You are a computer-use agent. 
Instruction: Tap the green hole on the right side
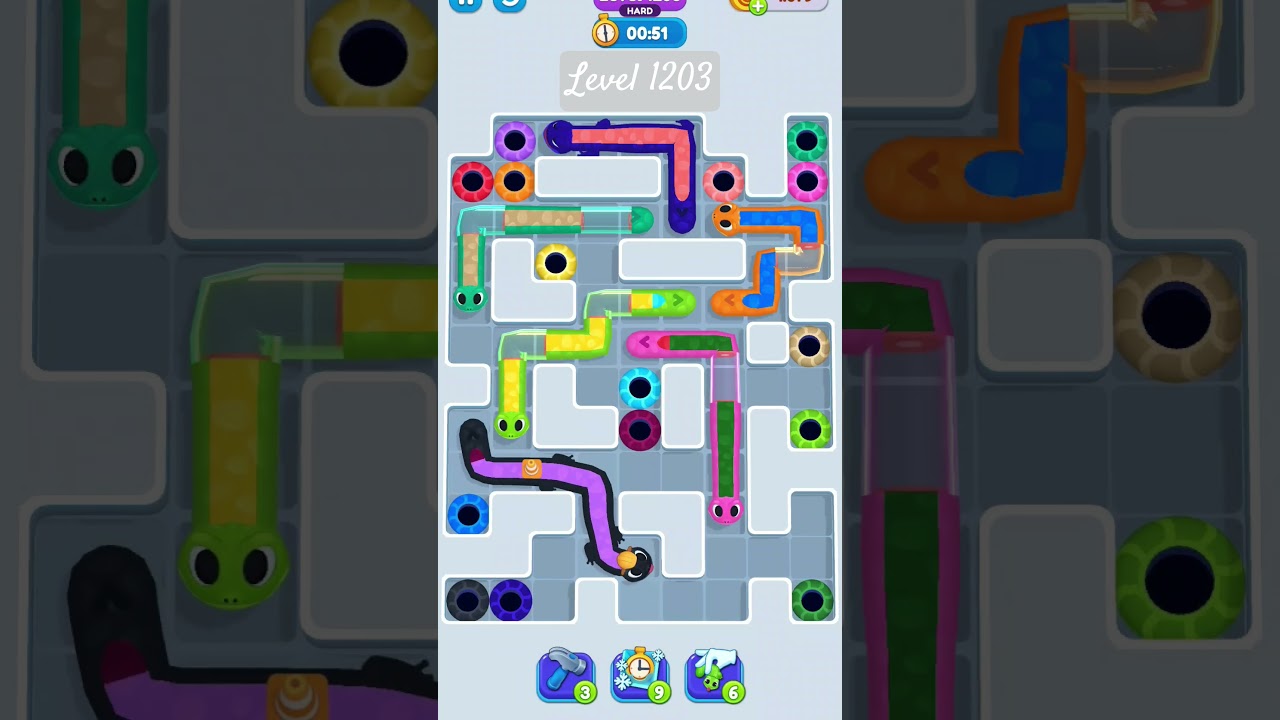[810, 430]
